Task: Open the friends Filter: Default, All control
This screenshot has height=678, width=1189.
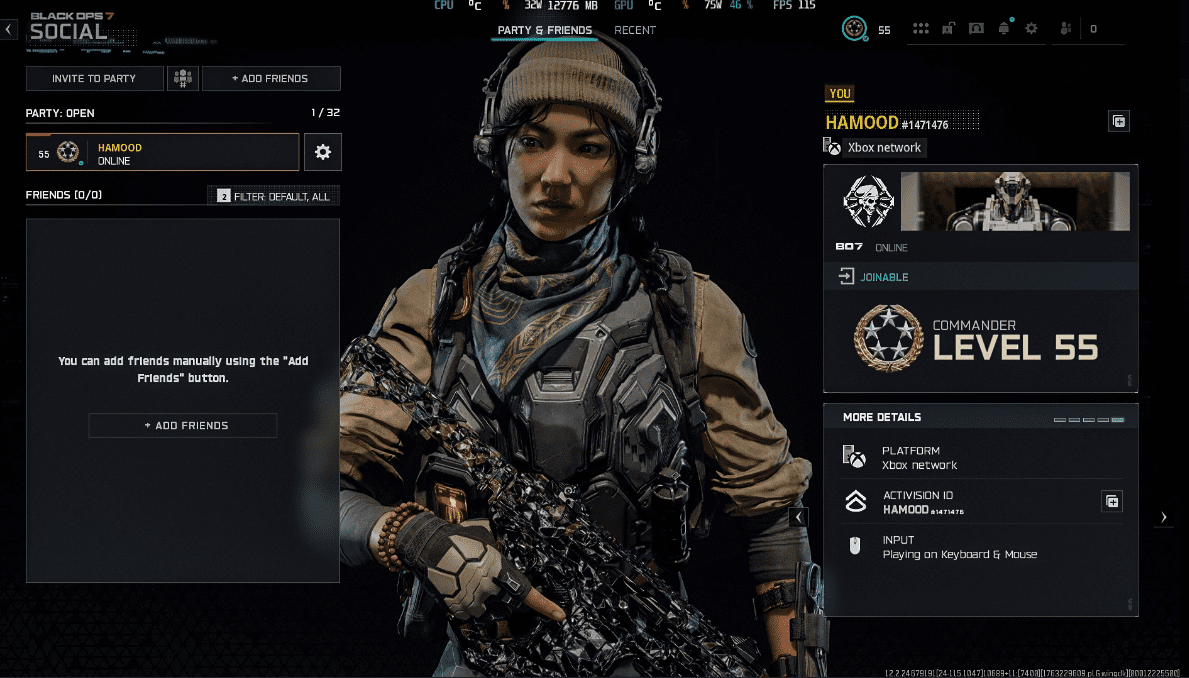Action: point(274,197)
